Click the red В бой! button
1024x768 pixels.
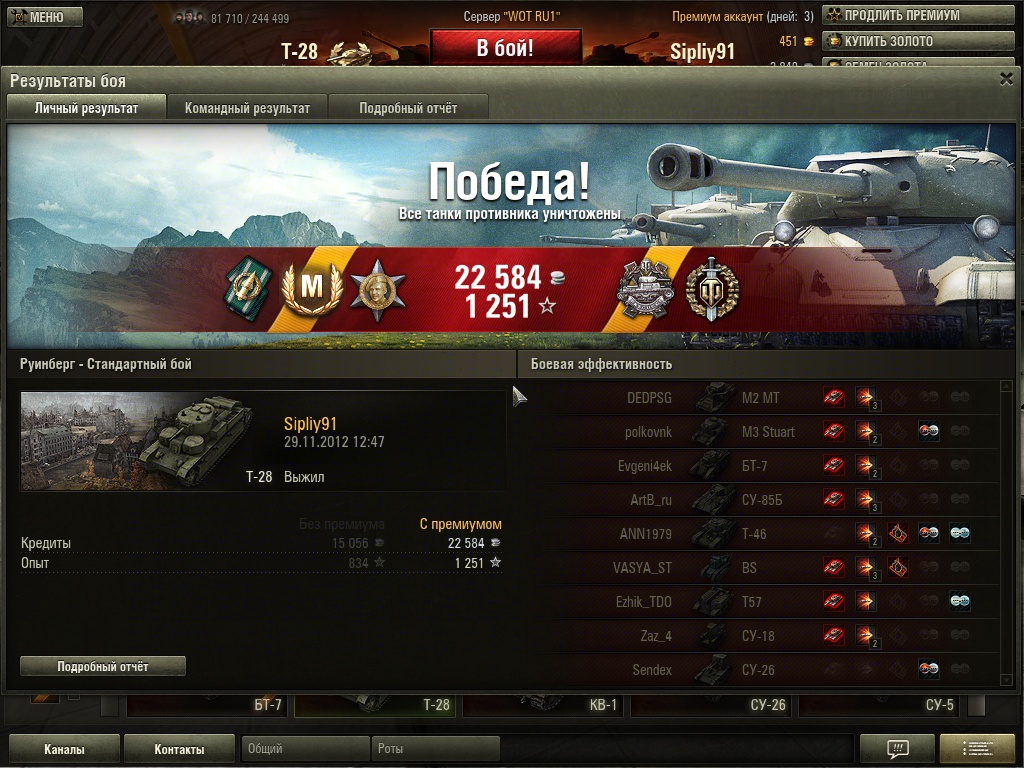505,48
